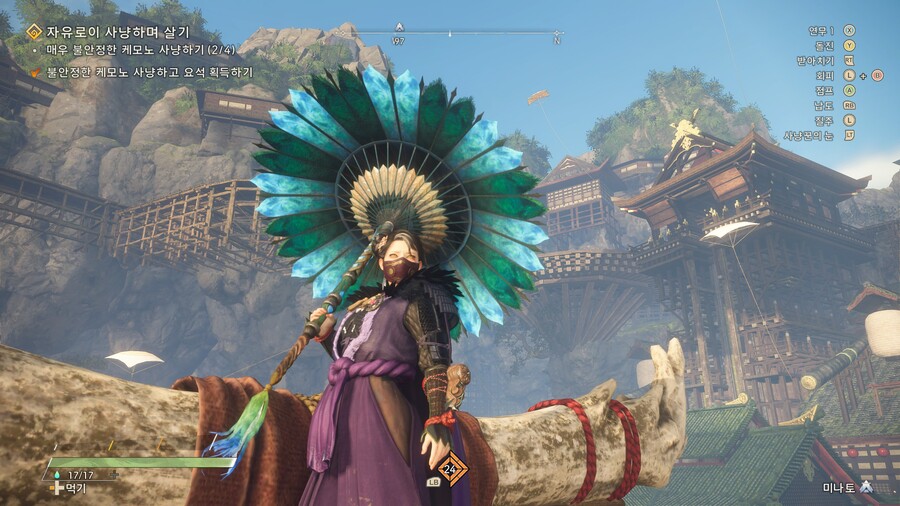This screenshot has height=506, width=900.
Task: Click the diamond karakuri thread icon showing 24
Action: tap(451, 467)
